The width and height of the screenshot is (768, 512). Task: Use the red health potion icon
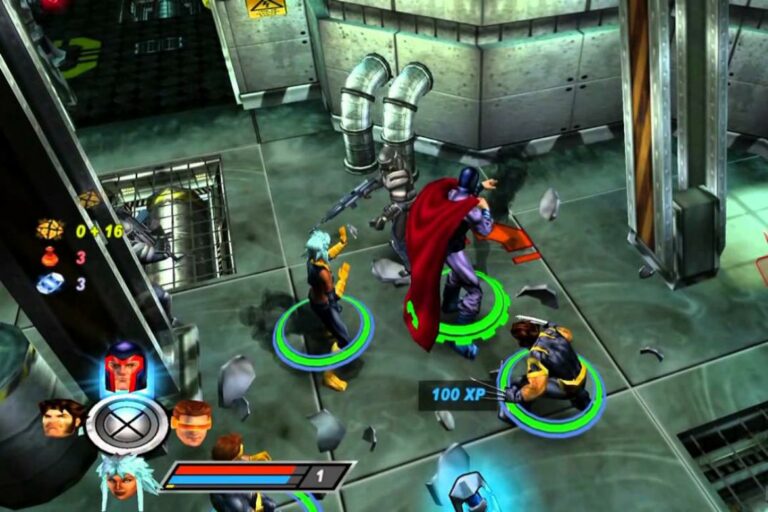point(50,257)
